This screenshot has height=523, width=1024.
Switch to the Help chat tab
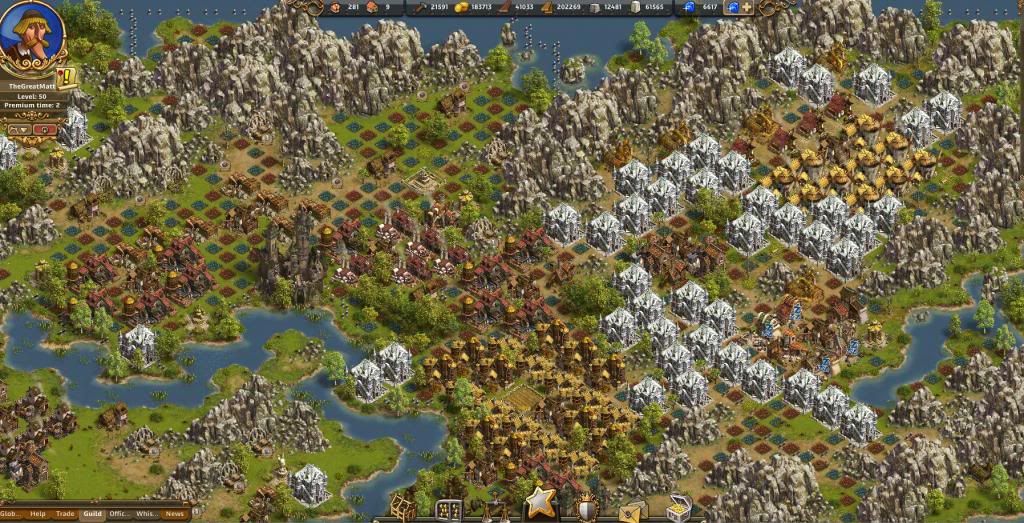point(38,514)
